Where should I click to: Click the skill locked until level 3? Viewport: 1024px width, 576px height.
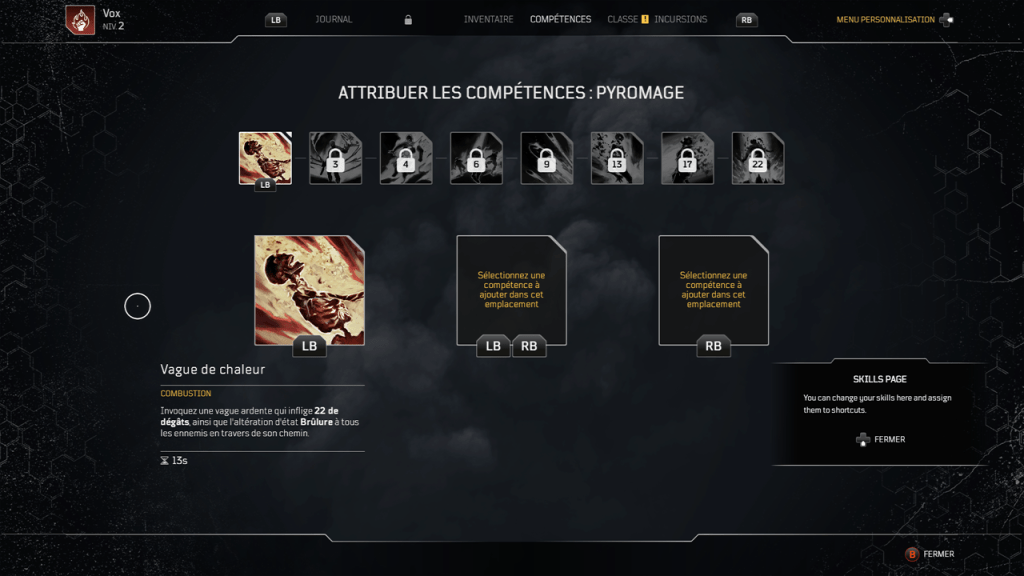(335, 158)
